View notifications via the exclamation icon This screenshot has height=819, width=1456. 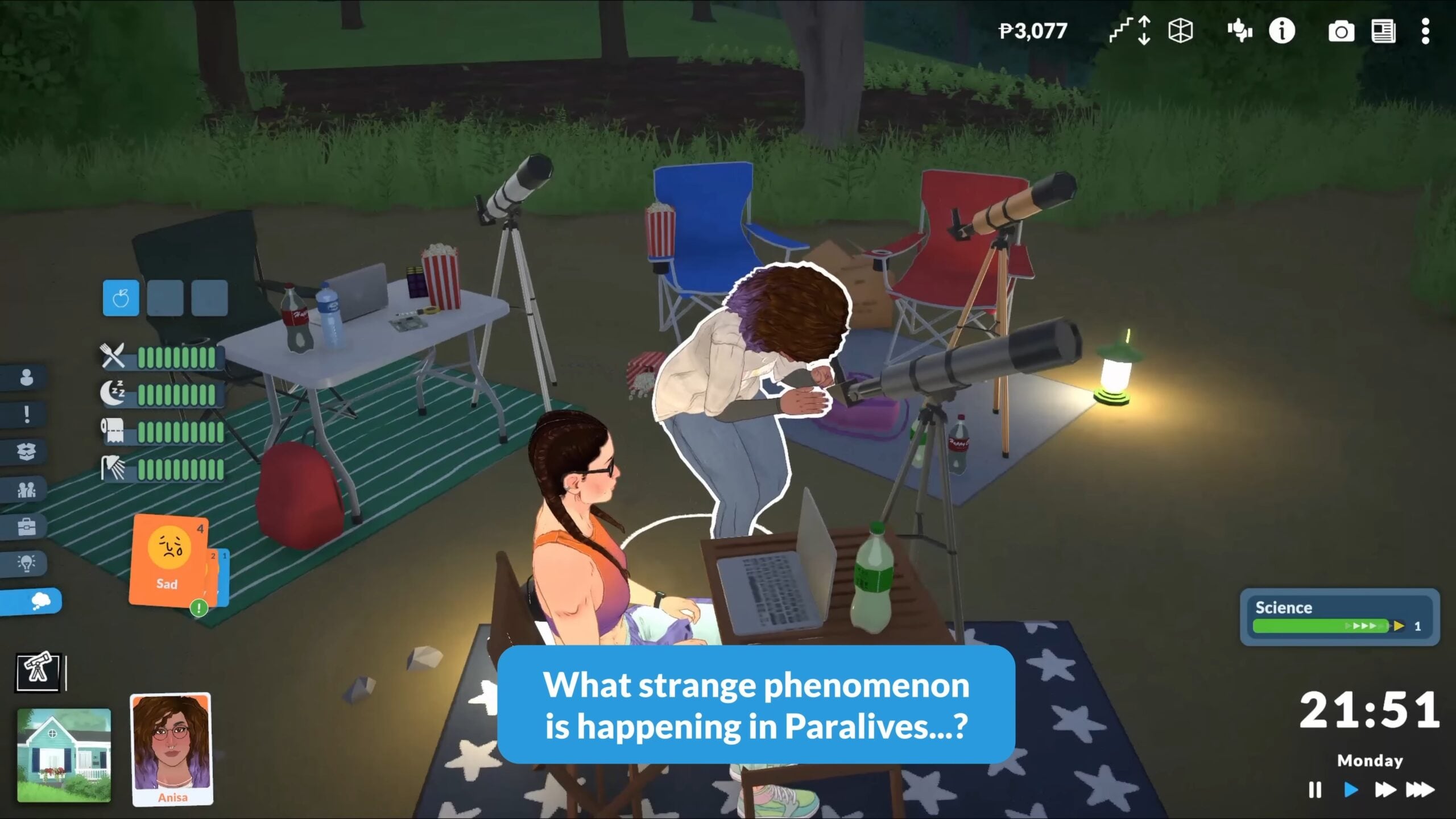point(26,414)
